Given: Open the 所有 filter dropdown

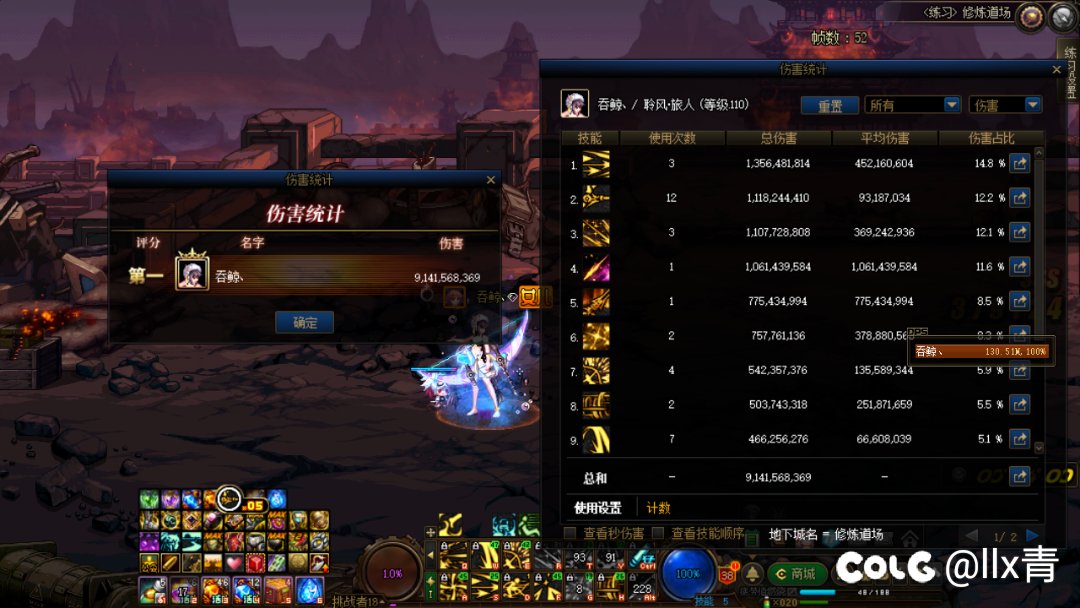Looking at the screenshot, I should [x=913, y=105].
